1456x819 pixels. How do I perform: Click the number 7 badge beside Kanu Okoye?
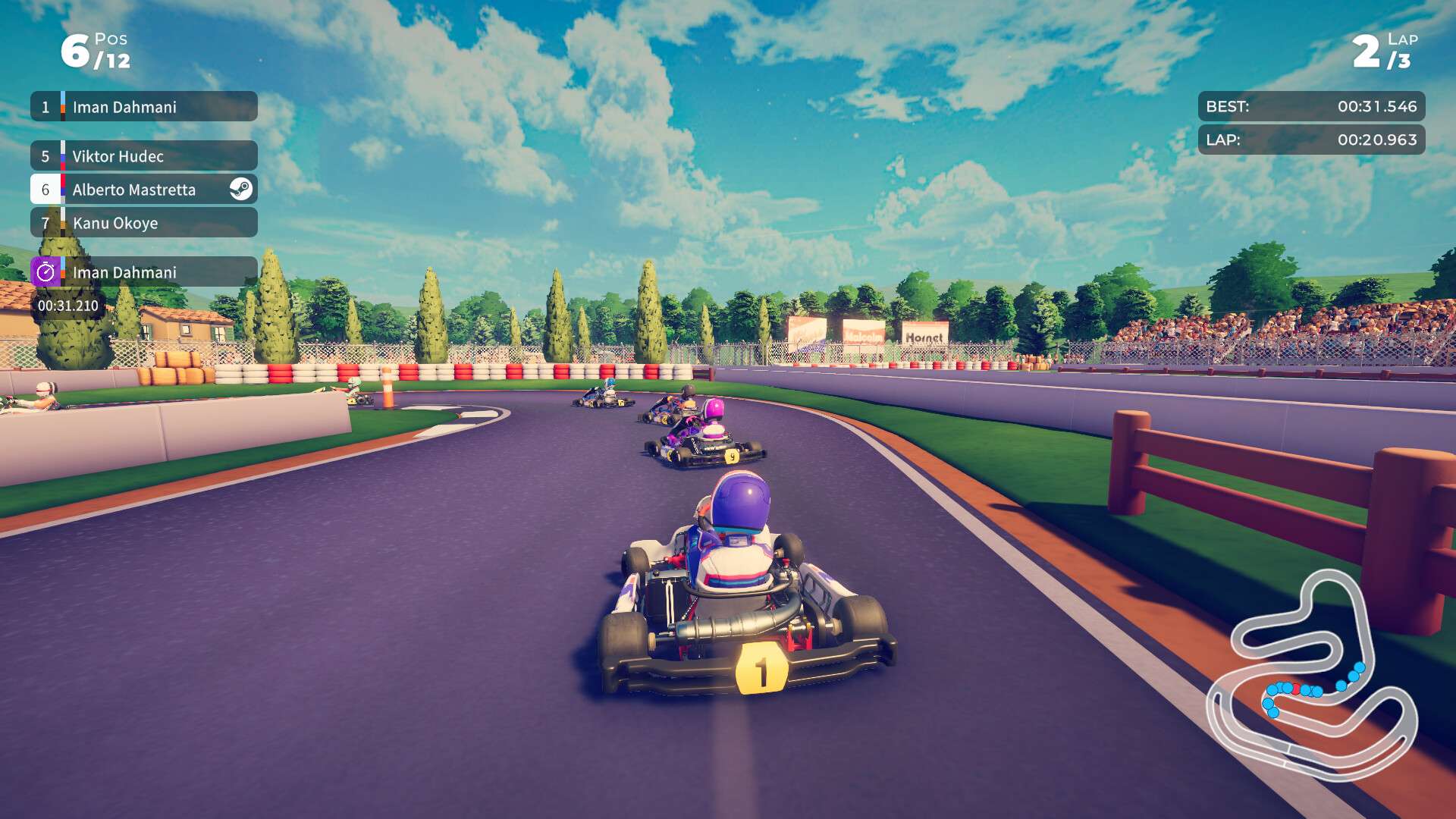tap(45, 223)
